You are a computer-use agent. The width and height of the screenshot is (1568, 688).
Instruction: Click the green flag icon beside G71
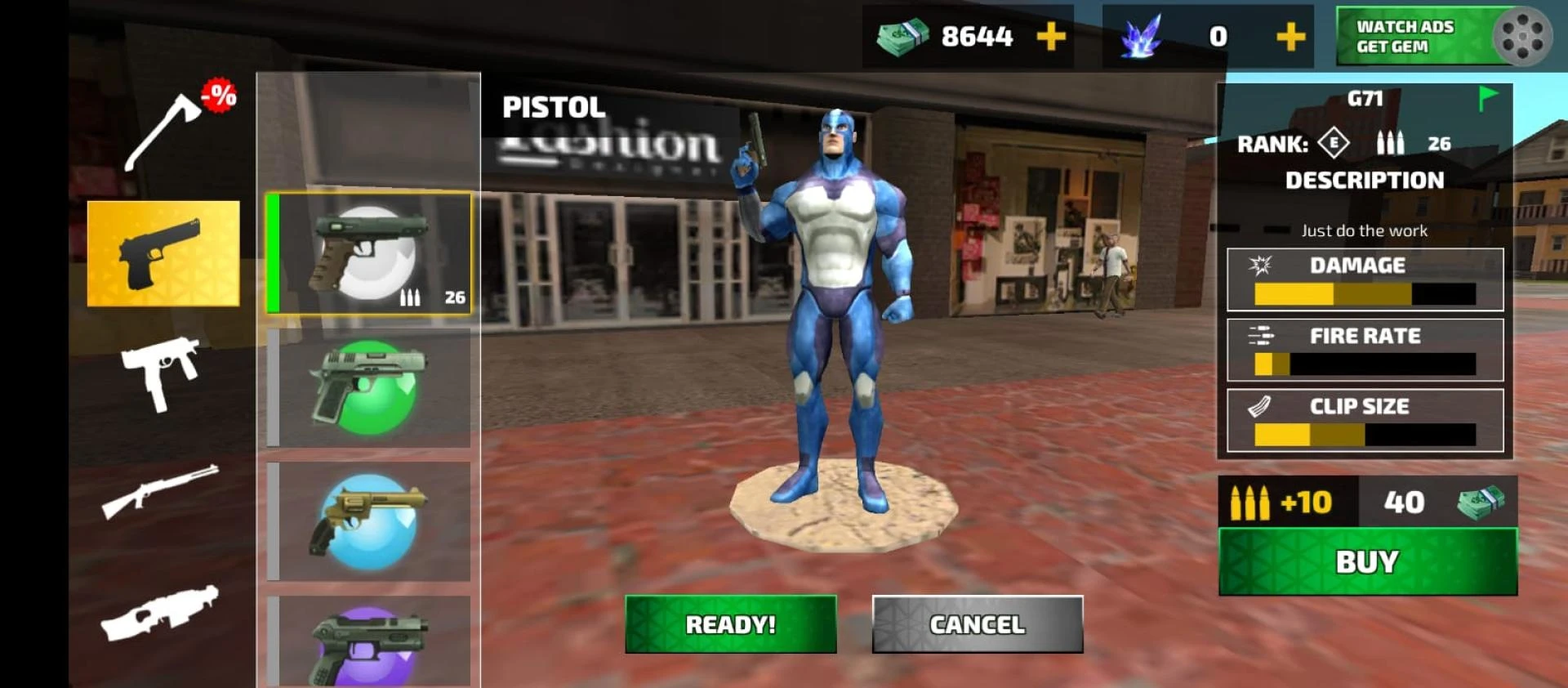pyautogui.click(x=1487, y=99)
